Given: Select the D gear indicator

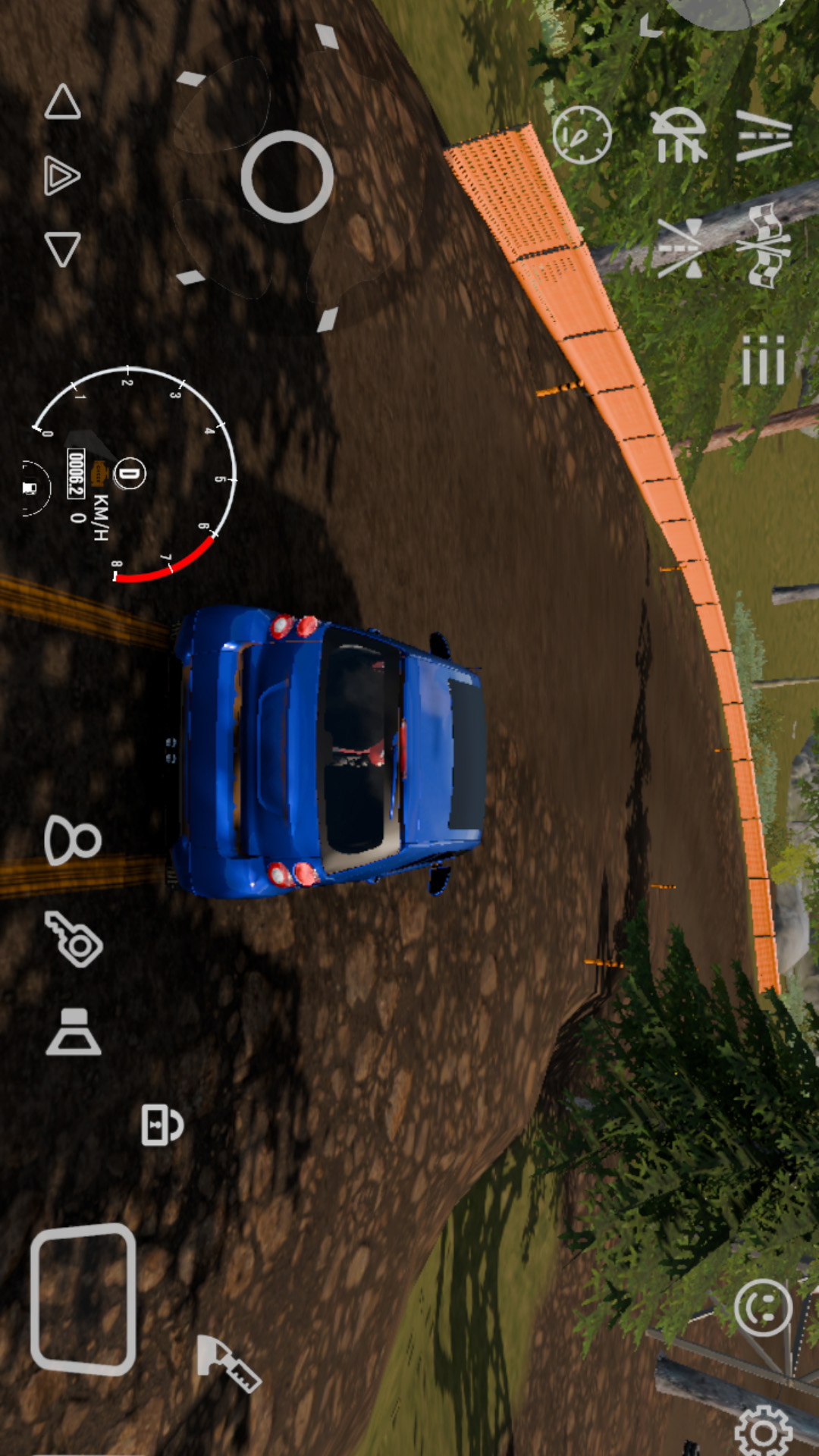Looking at the screenshot, I should tap(130, 474).
